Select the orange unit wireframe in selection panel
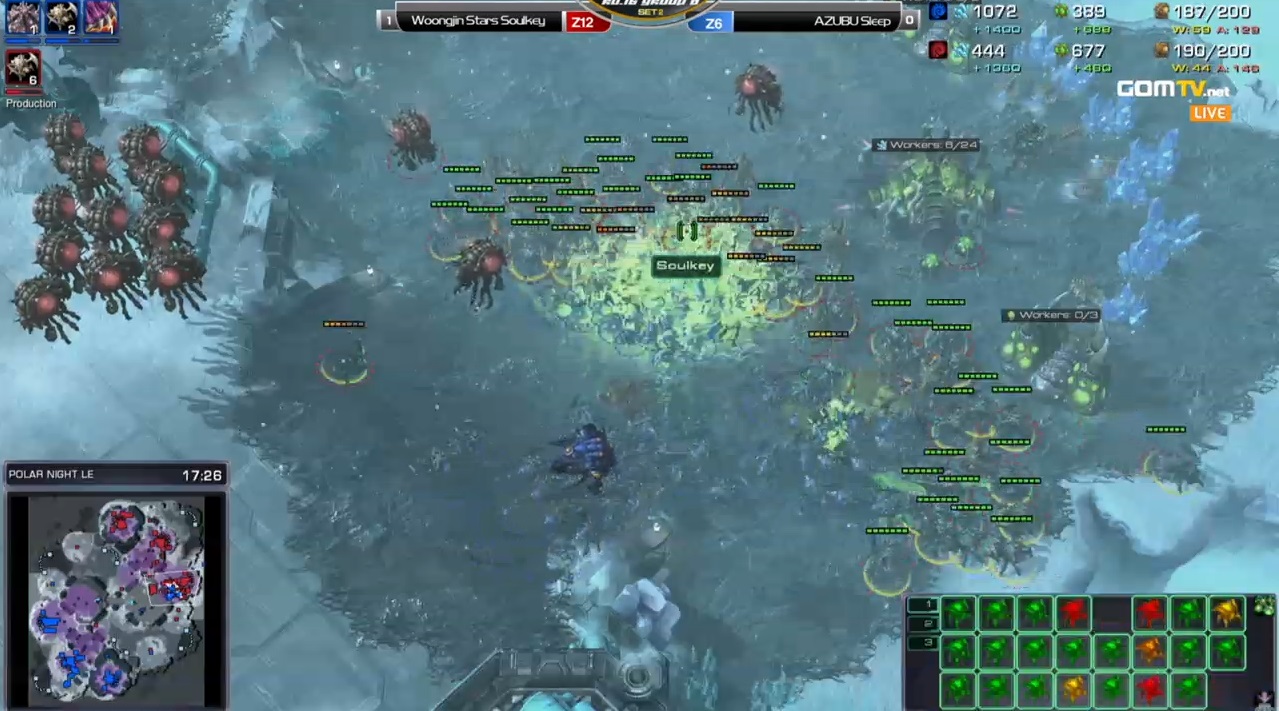Viewport: 1279px width, 711px height. [x=1150, y=651]
